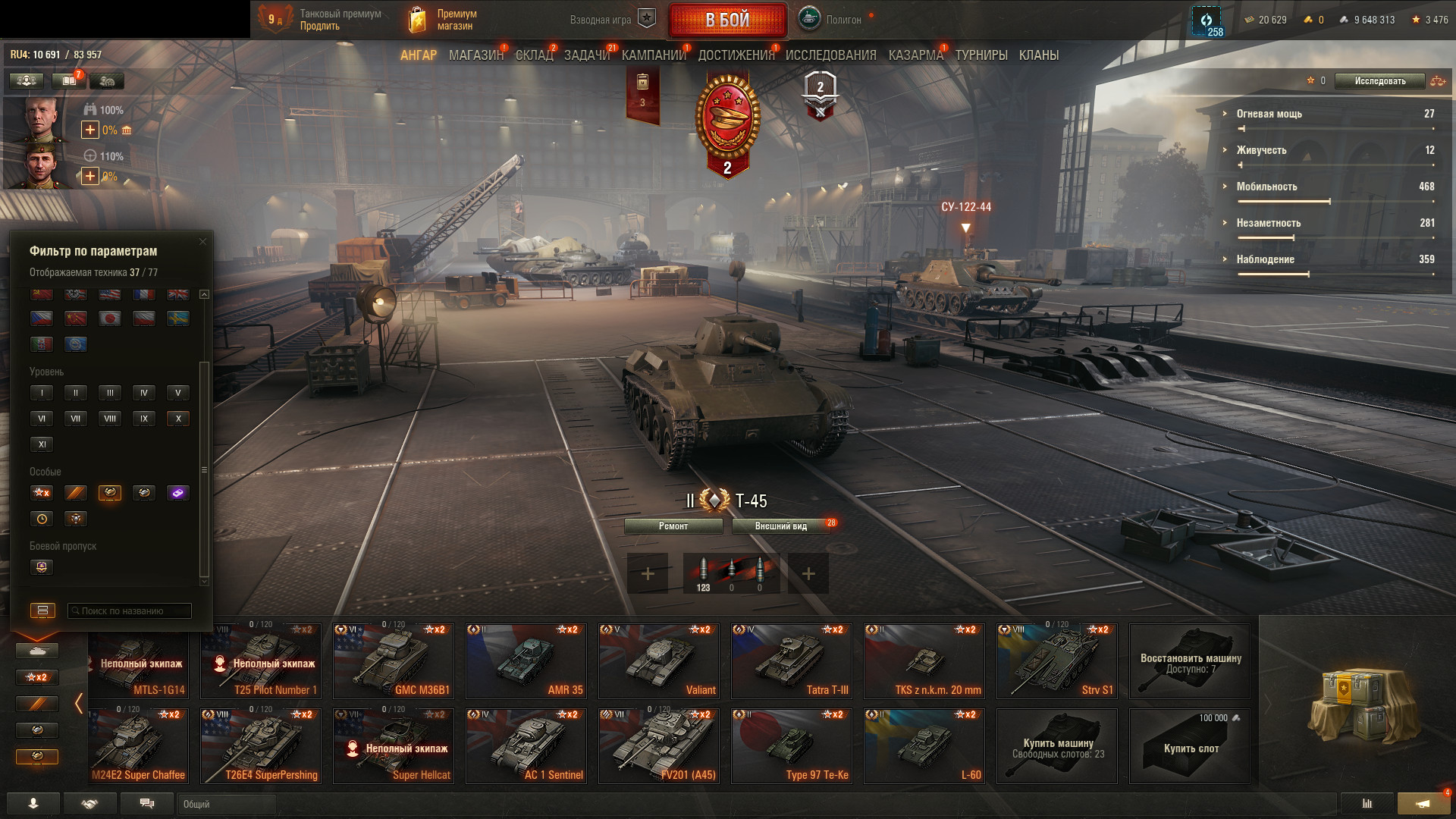Viewport: 1456px width, 819px height.
Task: Click Купить слот for 100 000
Action: (1189, 746)
